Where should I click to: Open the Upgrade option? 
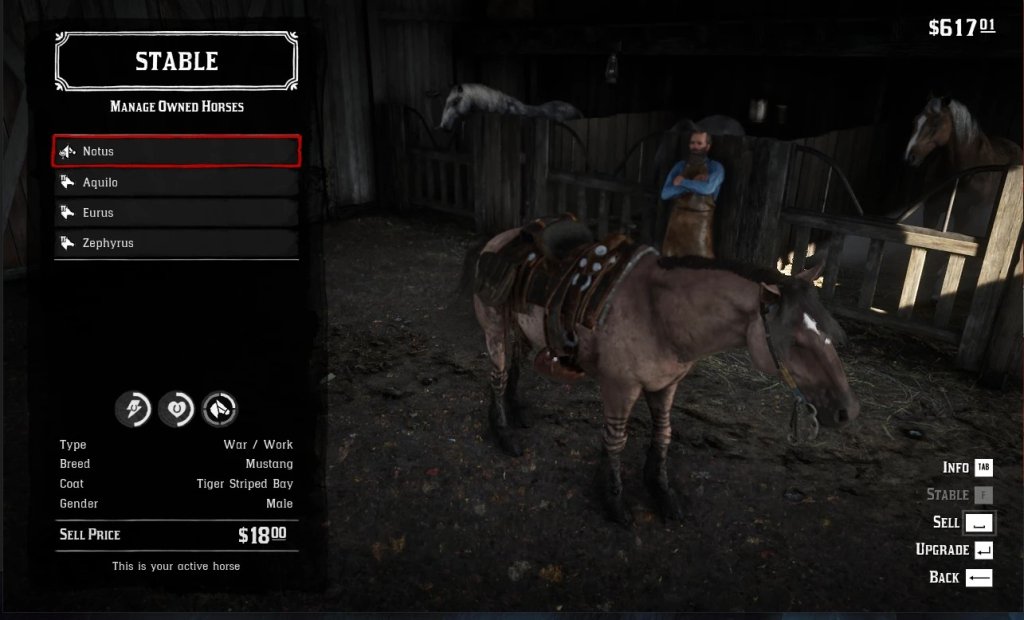[x=954, y=550]
